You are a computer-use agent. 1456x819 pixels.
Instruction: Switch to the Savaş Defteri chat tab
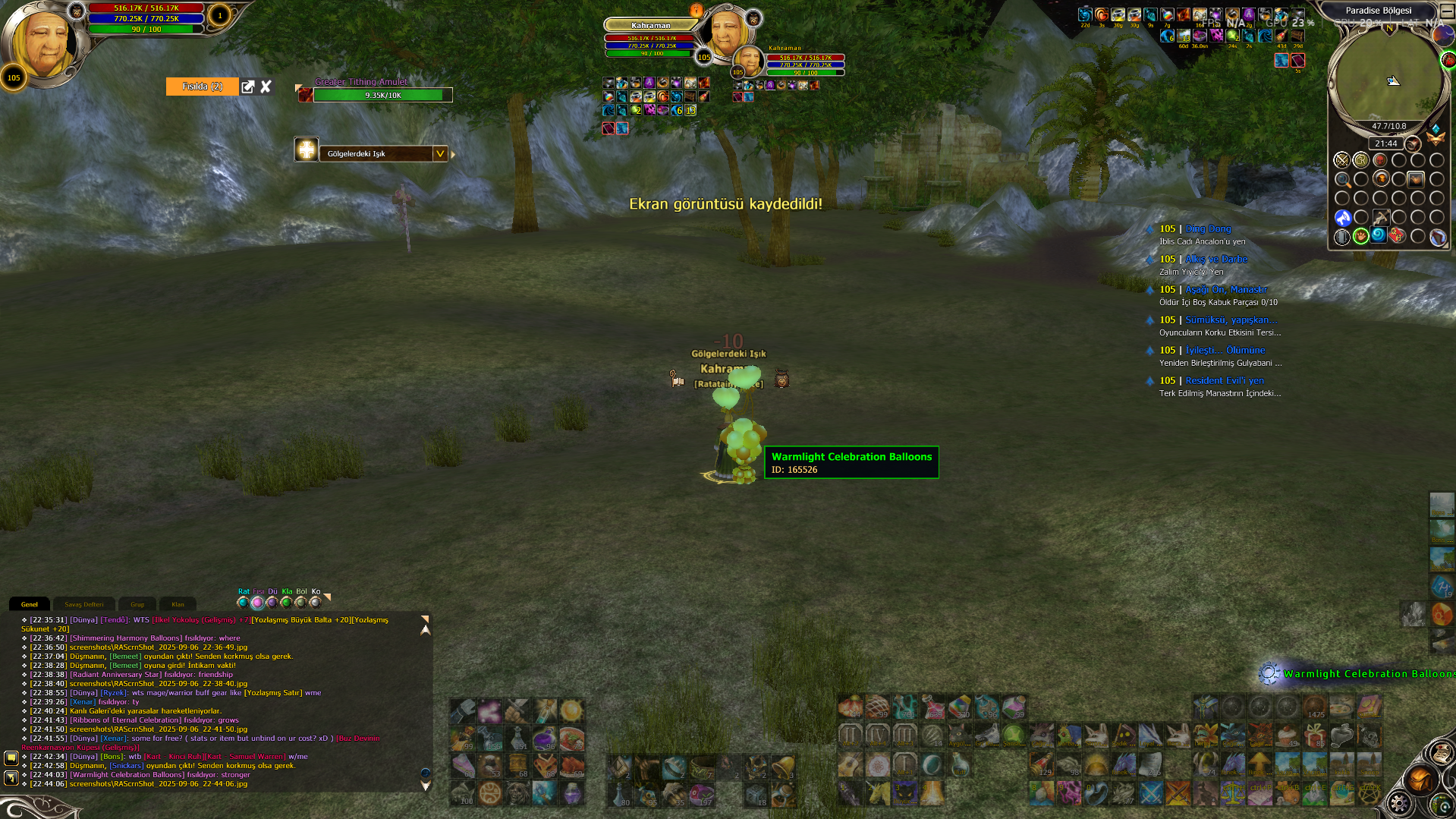83,604
